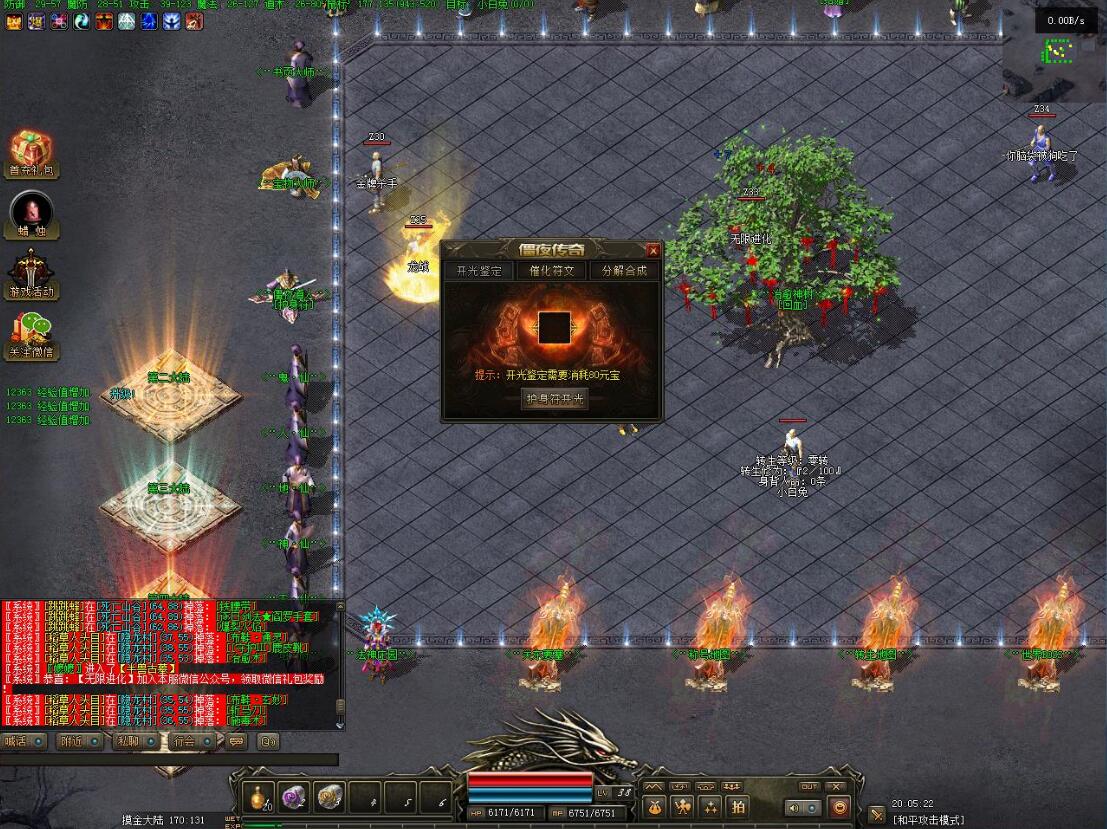
Task: Use the purple item in hotbar slot two
Action: click(293, 797)
